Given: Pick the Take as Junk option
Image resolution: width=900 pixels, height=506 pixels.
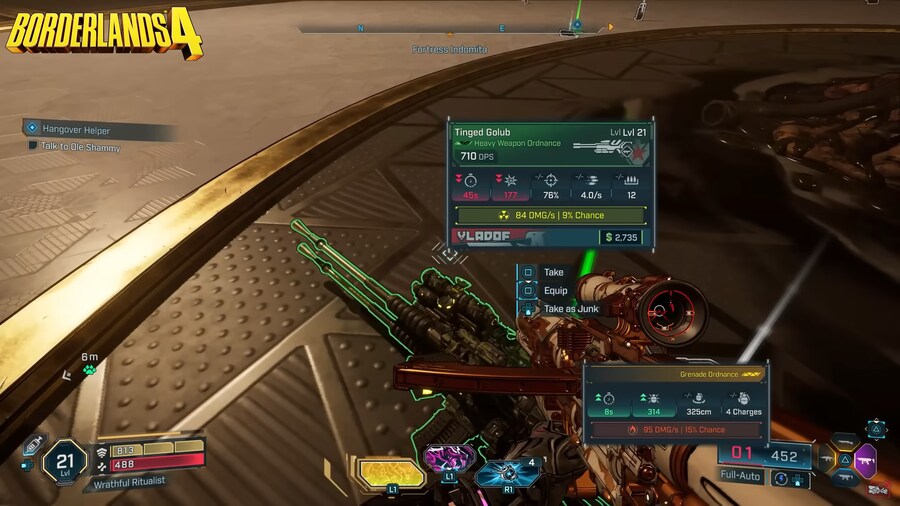Looking at the screenshot, I should pyautogui.click(x=569, y=309).
